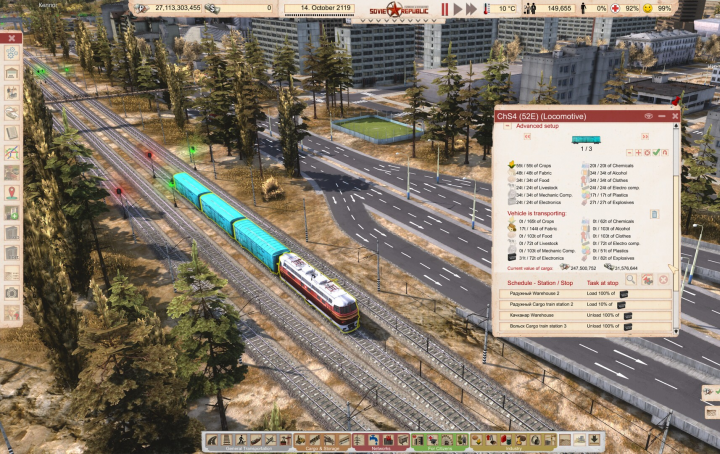Confirm wagon setup with green checkmark

[x=655, y=152]
